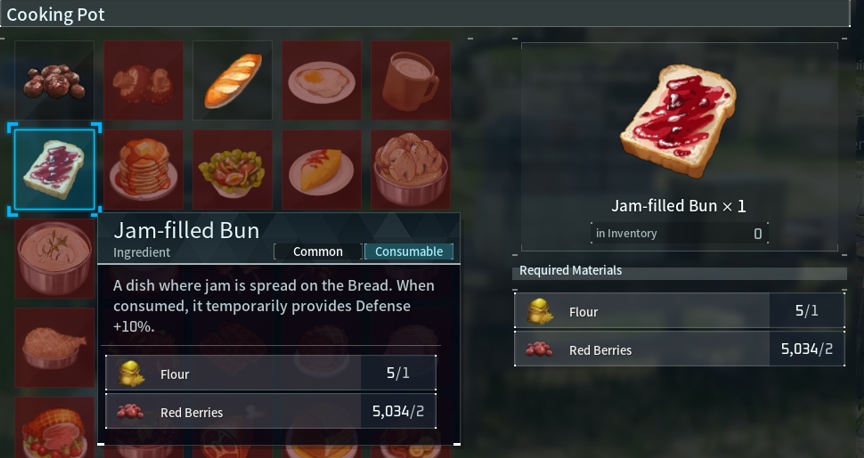
Task: Select the roasted chicken leg recipe
Action: click(x=54, y=346)
